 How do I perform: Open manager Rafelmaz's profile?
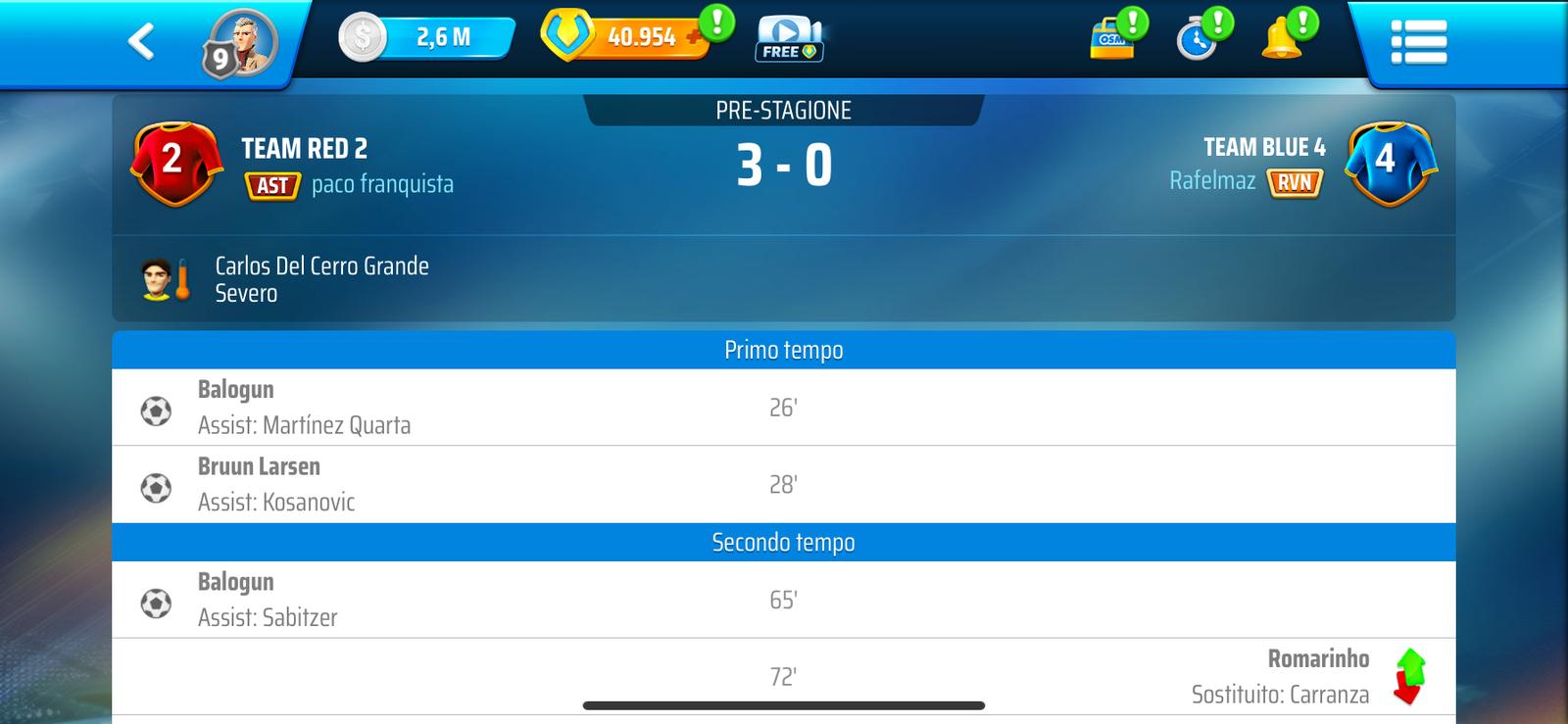1211,181
